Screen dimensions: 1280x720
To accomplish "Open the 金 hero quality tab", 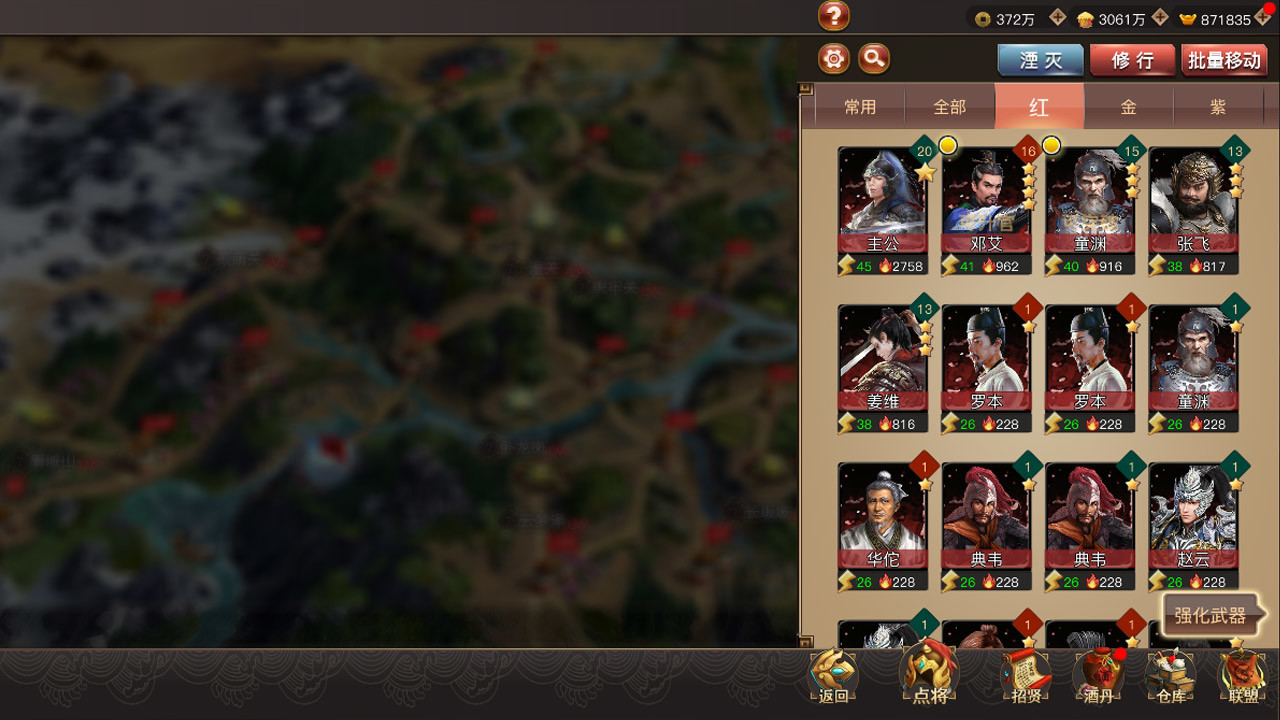I will coord(1128,106).
